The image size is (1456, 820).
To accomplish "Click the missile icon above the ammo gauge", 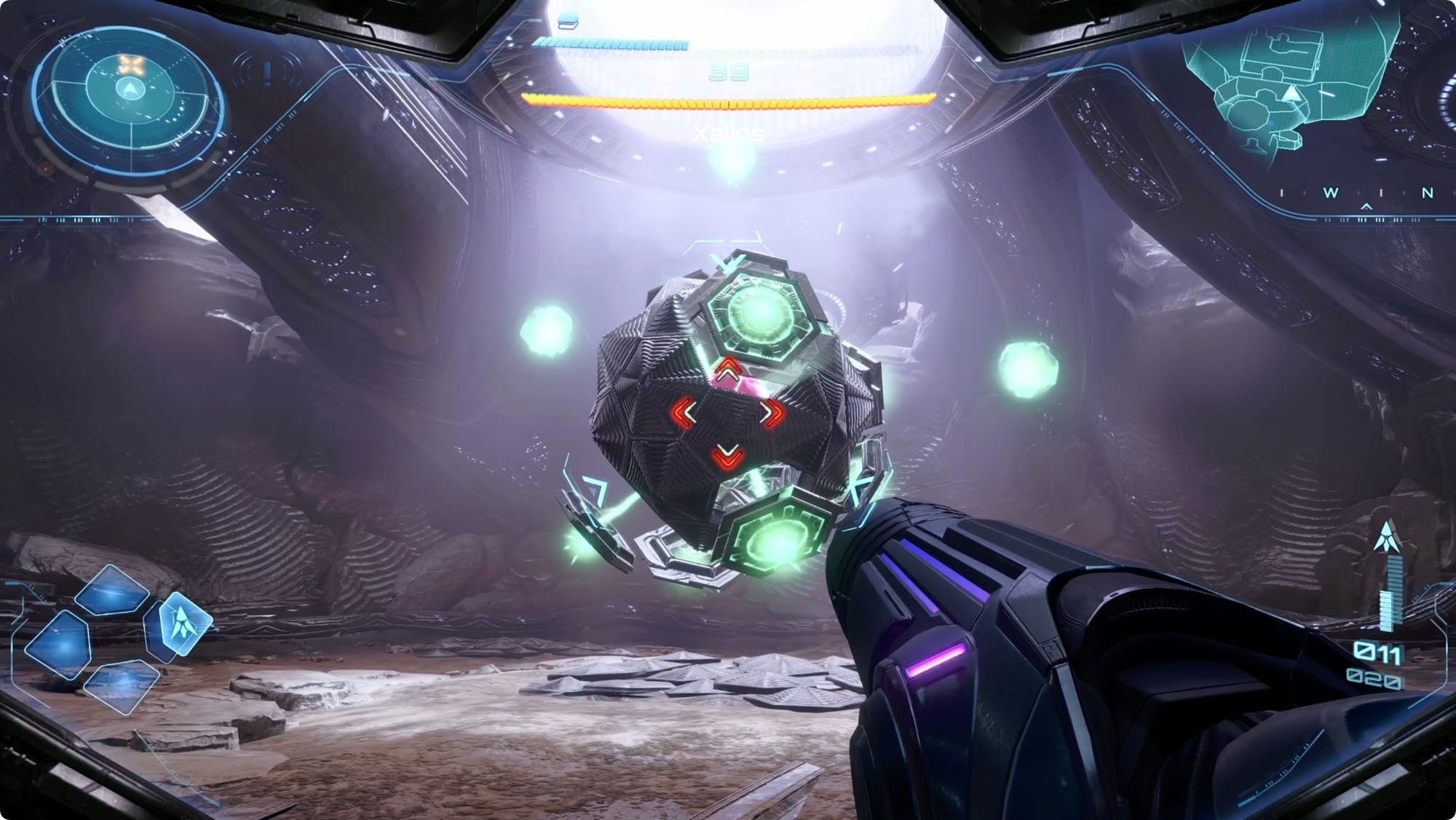I will [x=1388, y=536].
